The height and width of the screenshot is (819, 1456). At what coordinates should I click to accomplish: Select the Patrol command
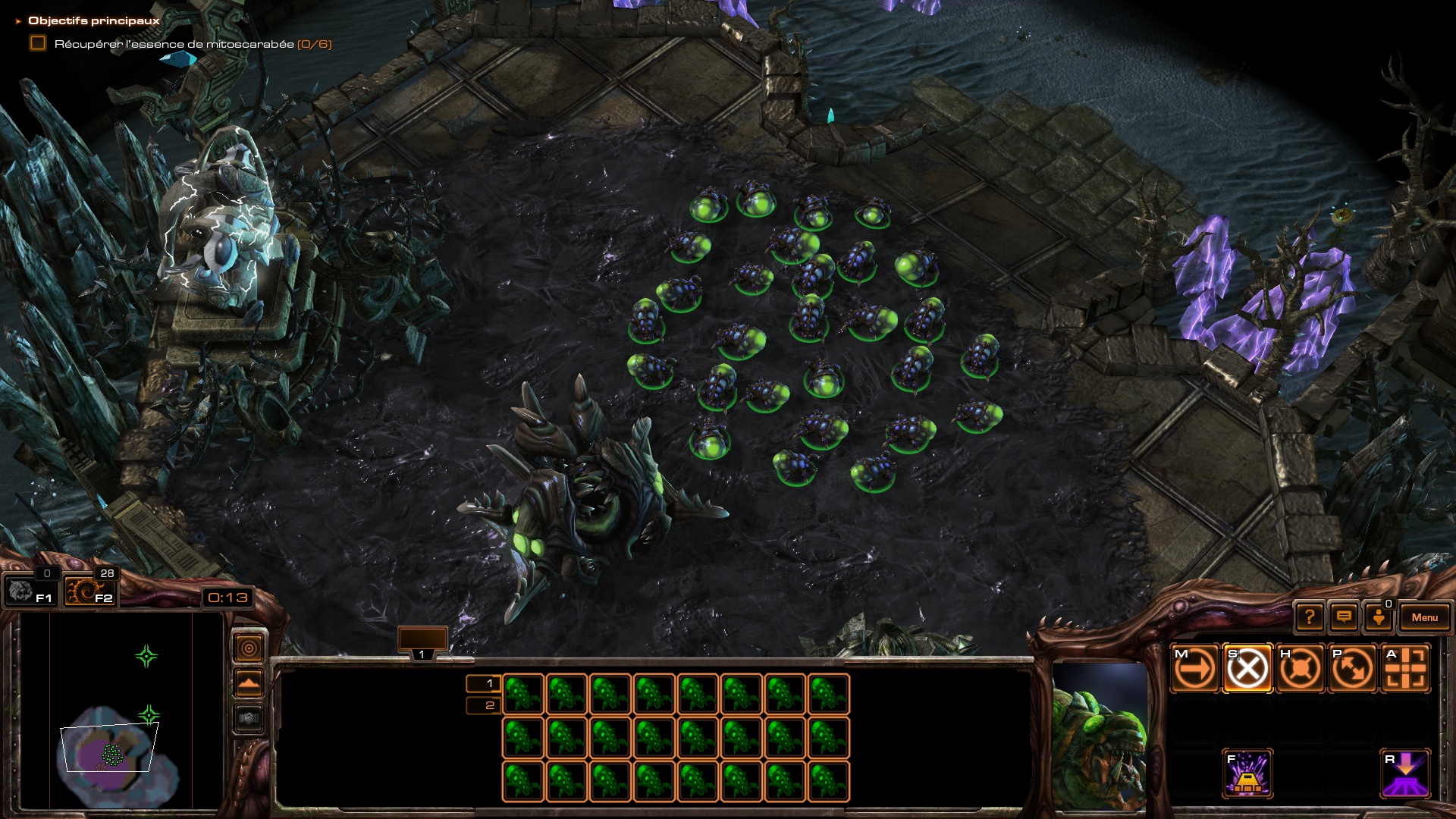[1353, 669]
